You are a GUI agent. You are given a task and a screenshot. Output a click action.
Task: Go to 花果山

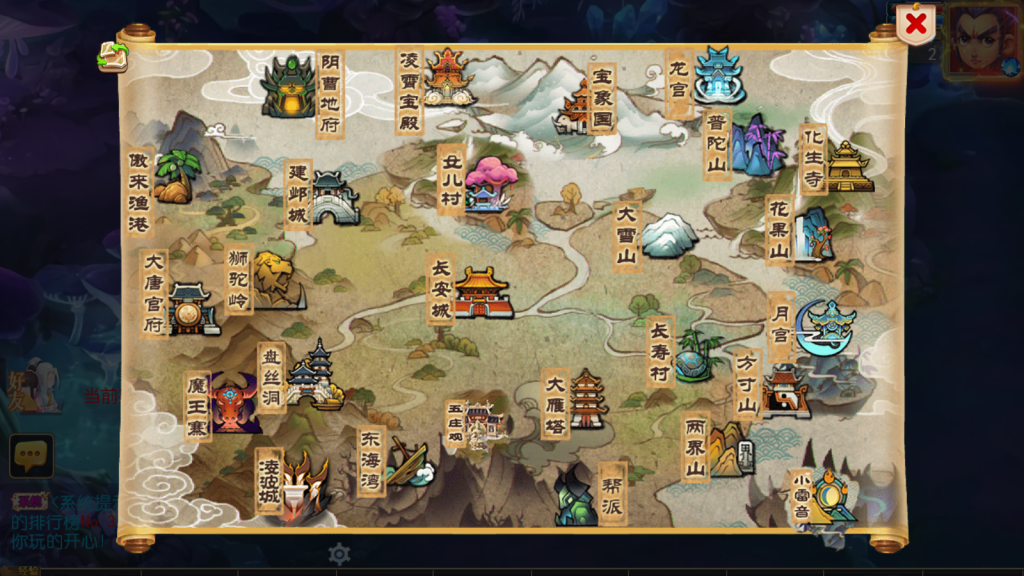(x=812, y=234)
